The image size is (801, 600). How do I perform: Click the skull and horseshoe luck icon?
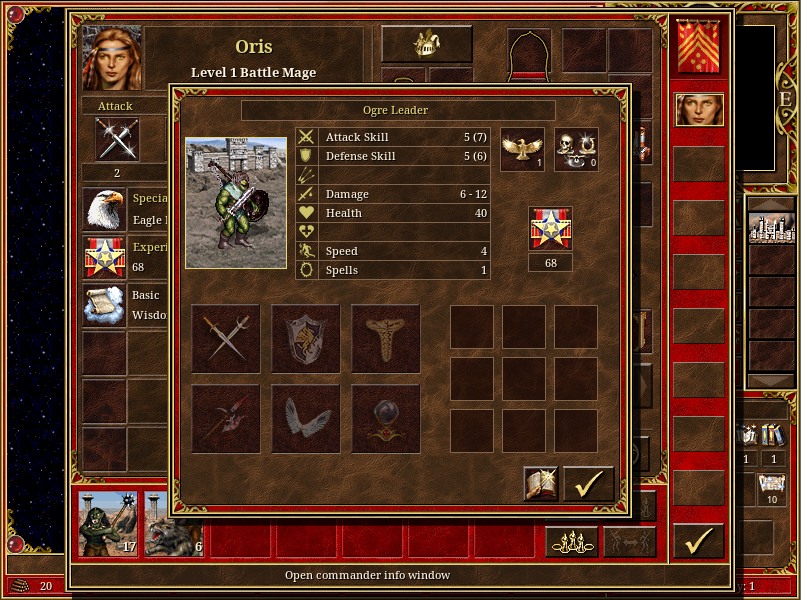(x=576, y=149)
